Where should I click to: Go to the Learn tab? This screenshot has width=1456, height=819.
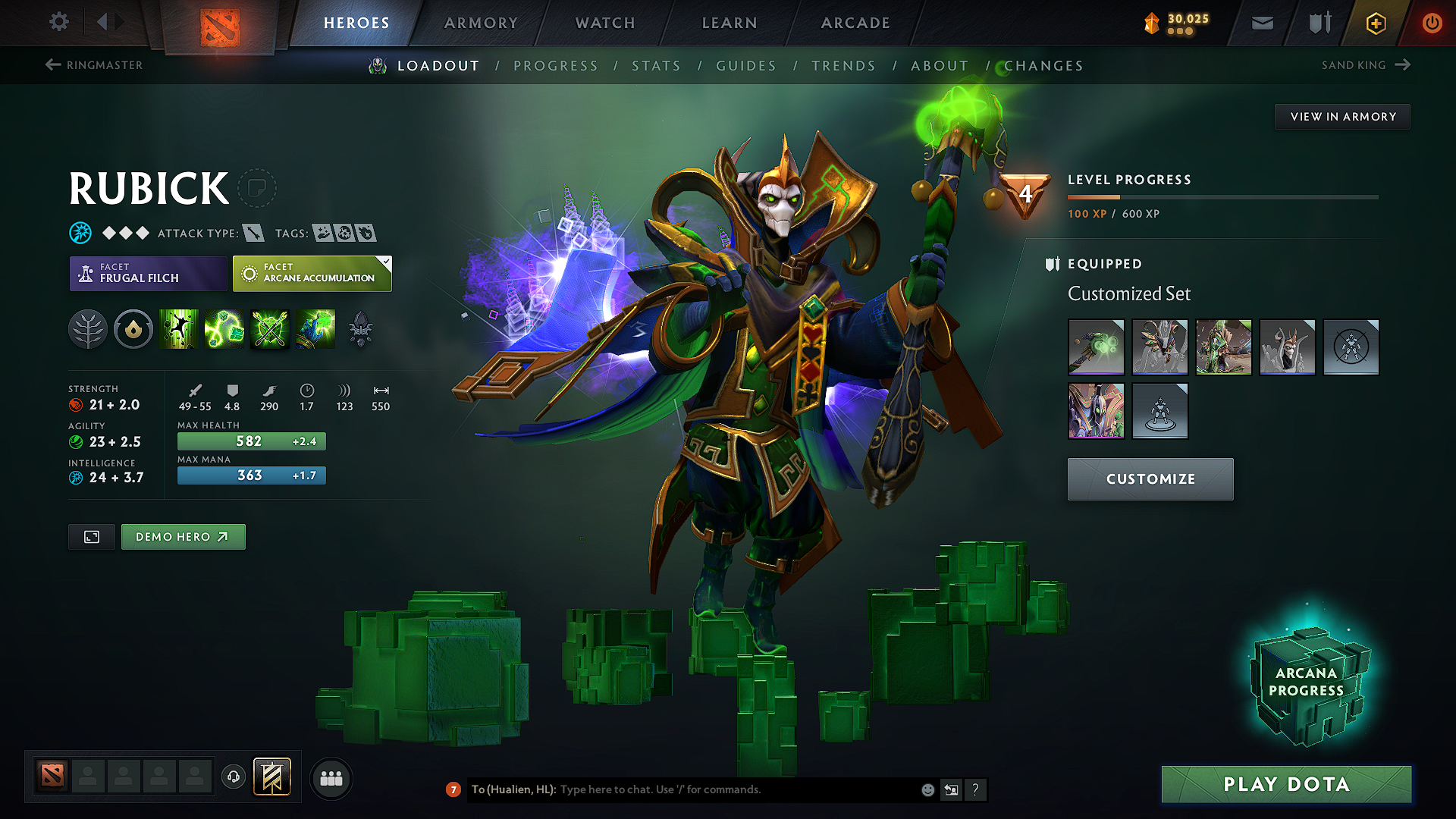point(730,23)
